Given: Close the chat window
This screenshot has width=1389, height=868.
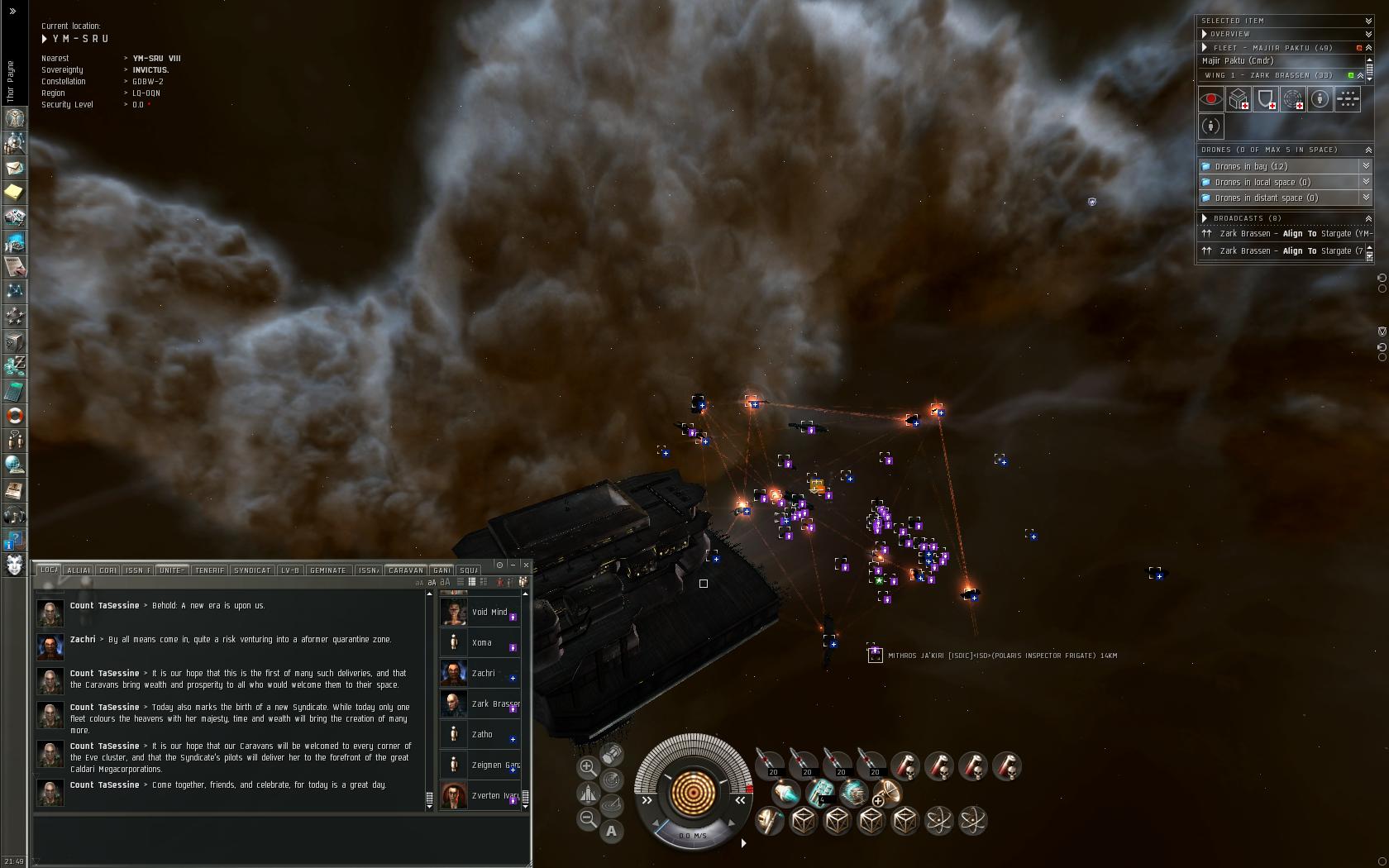Looking at the screenshot, I should [526, 565].
